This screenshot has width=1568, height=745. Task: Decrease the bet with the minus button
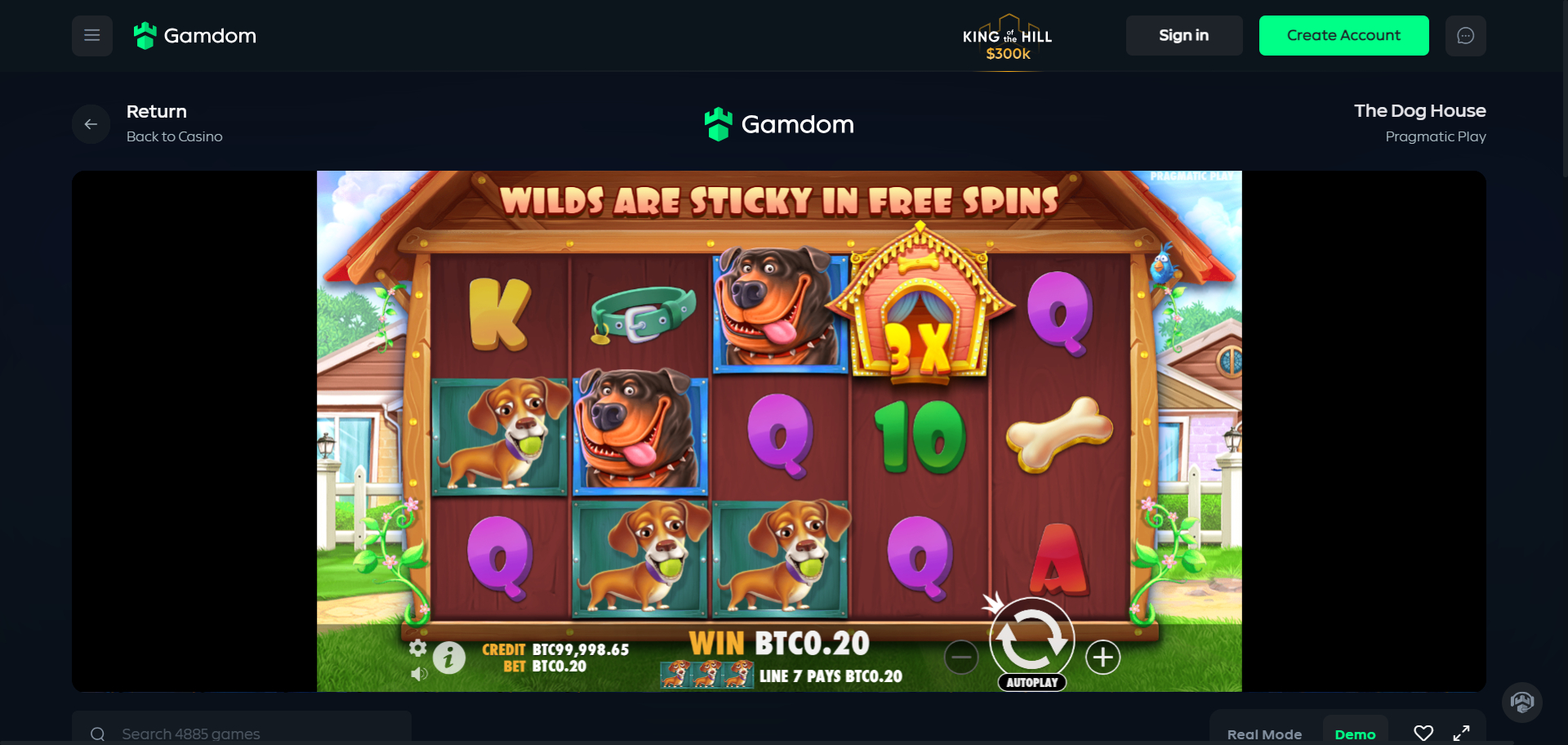[962, 657]
